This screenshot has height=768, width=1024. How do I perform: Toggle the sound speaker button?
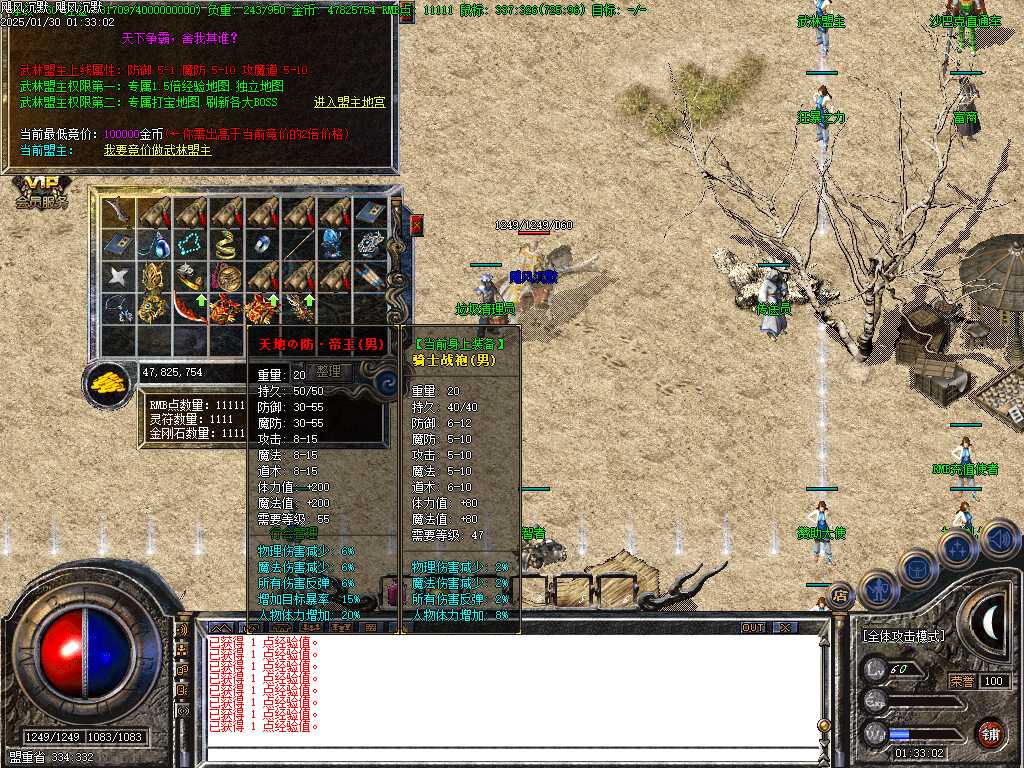[999, 538]
